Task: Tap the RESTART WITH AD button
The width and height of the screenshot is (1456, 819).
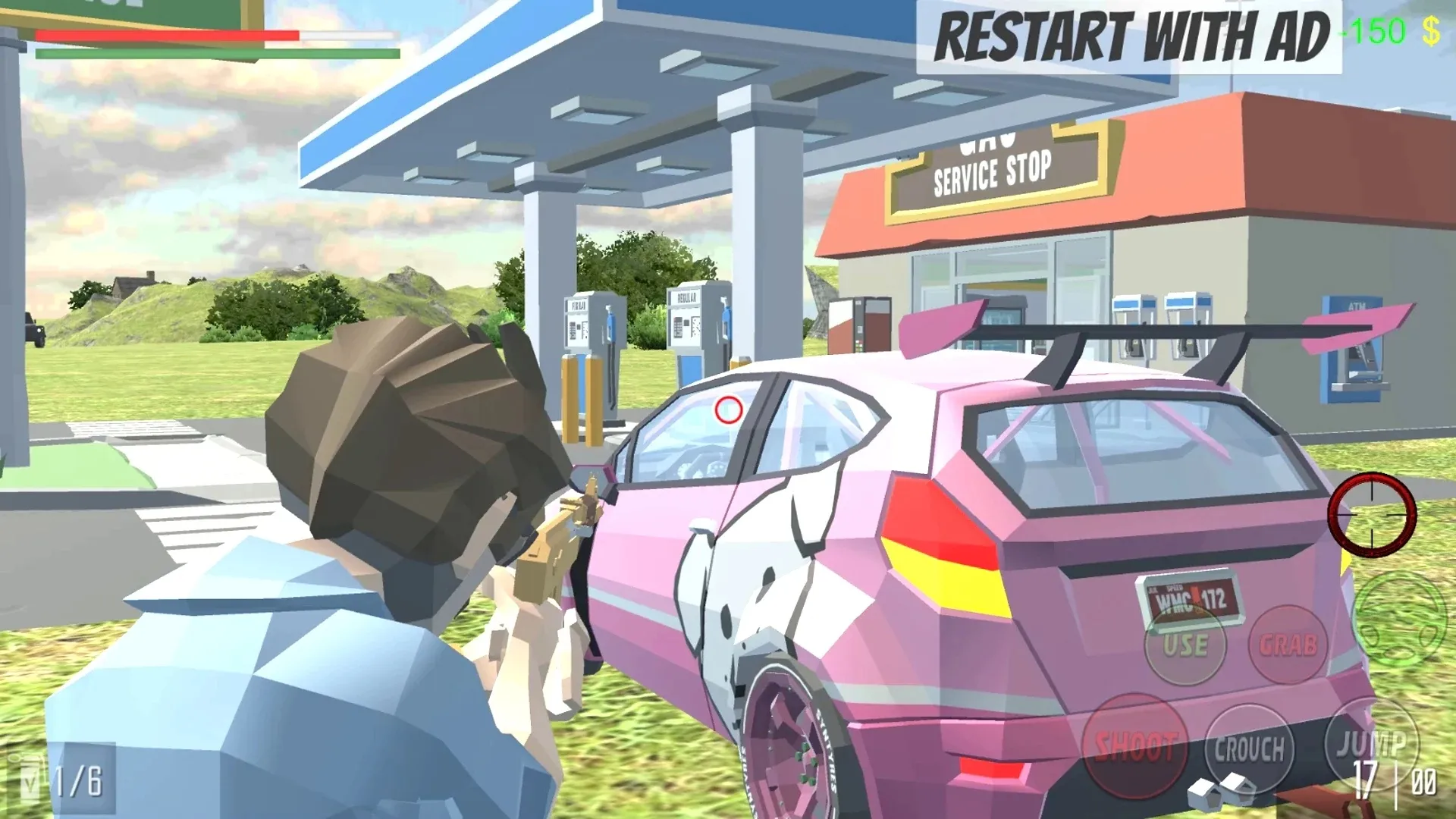Action: click(x=1128, y=36)
